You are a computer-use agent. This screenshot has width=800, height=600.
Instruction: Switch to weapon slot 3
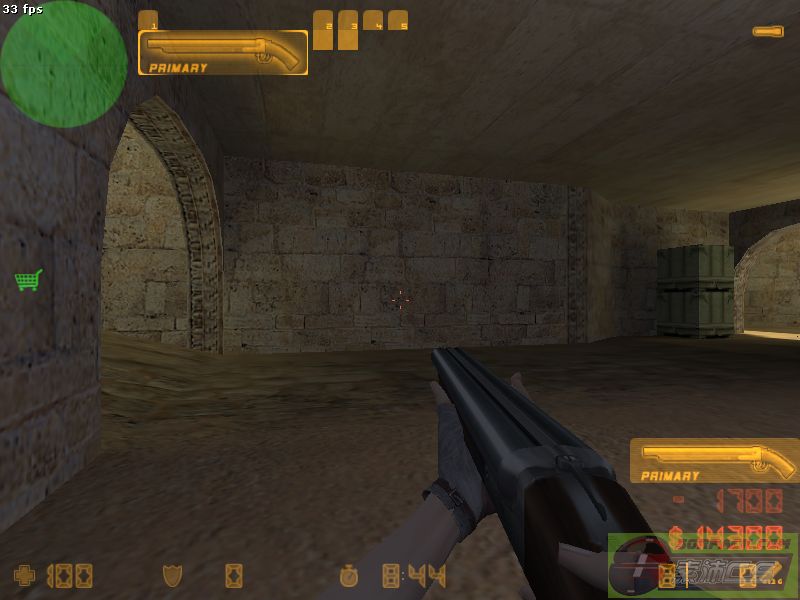click(x=348, y=30)
